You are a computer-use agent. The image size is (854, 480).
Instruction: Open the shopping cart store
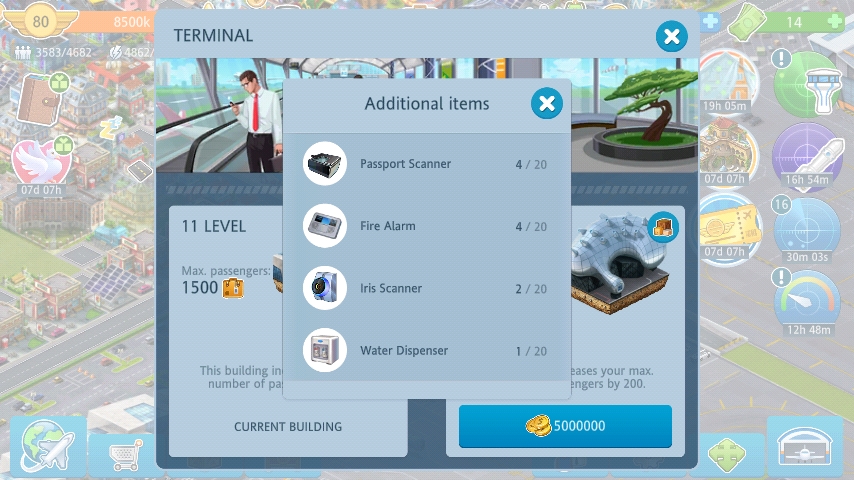pos(124,455)
